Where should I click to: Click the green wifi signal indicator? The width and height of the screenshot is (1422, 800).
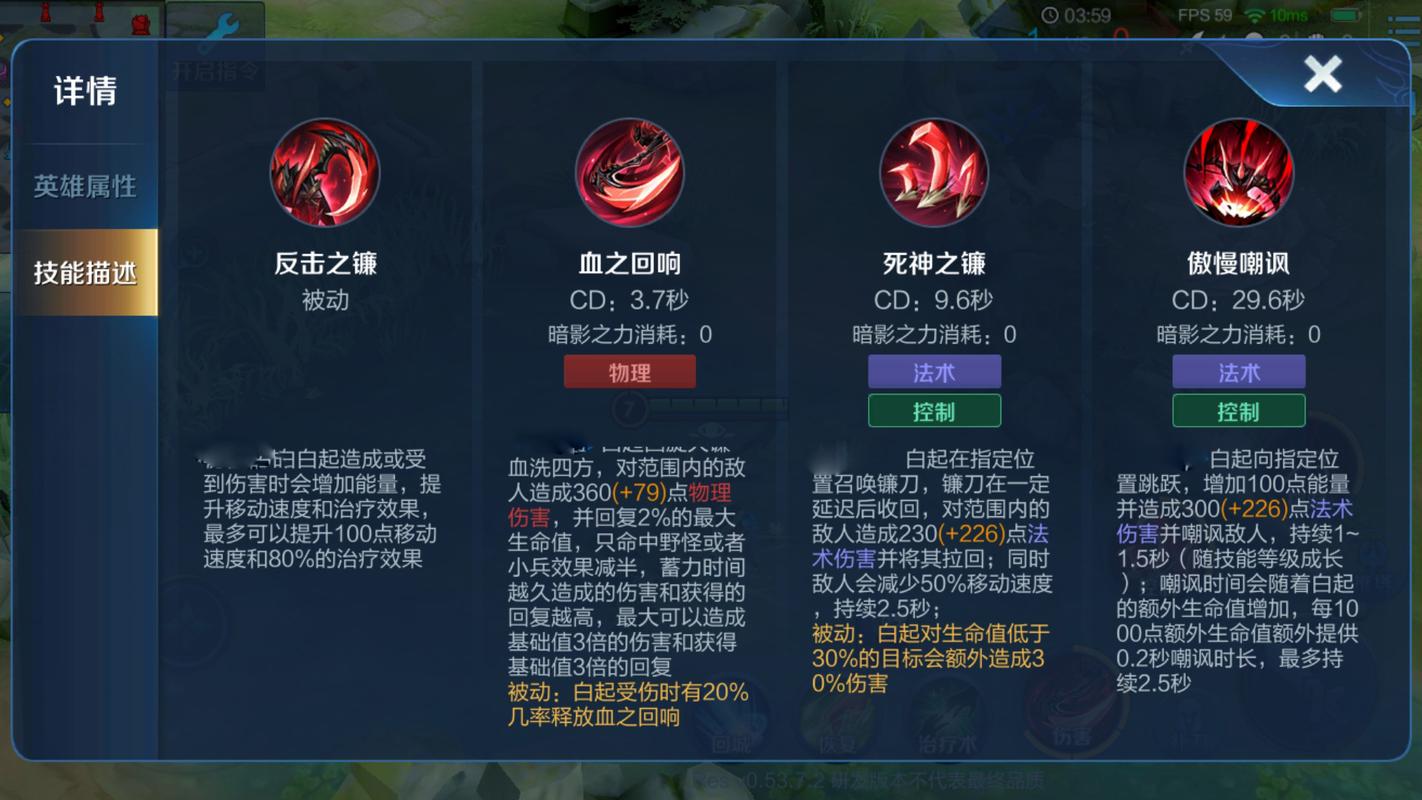(1255, 15)
